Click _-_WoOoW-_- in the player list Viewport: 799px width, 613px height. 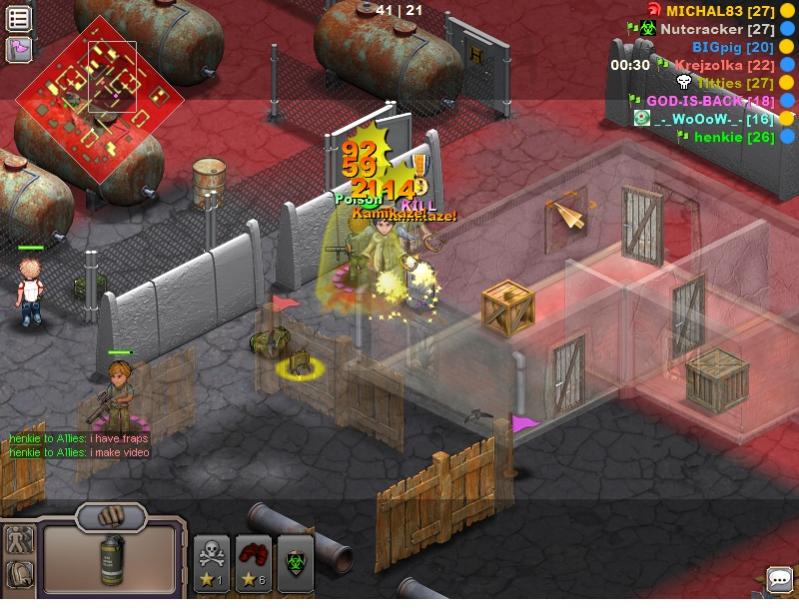pyautogui.click(x=714, y=119)
